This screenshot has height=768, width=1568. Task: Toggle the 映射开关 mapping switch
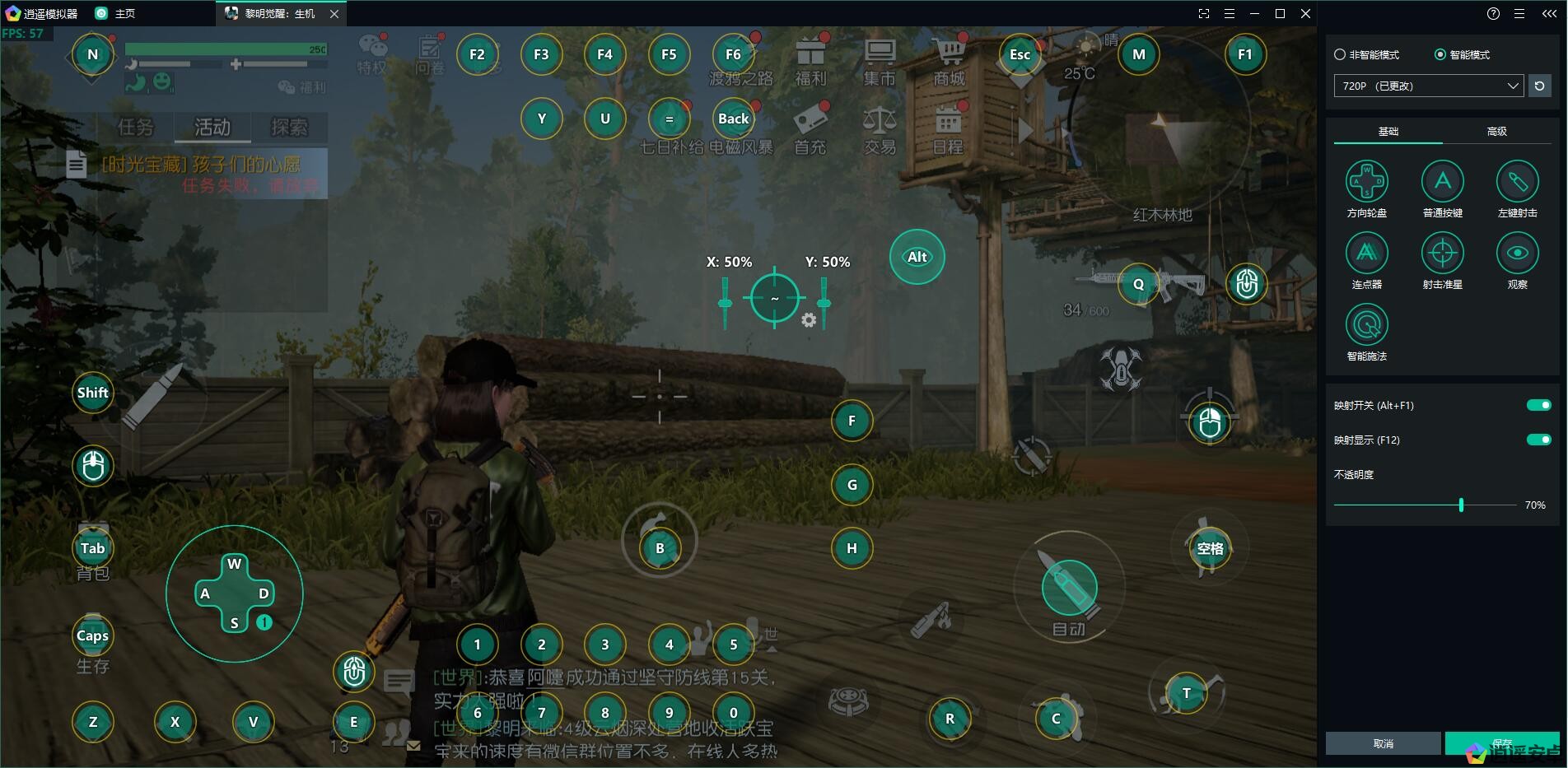click(1538, 405)
